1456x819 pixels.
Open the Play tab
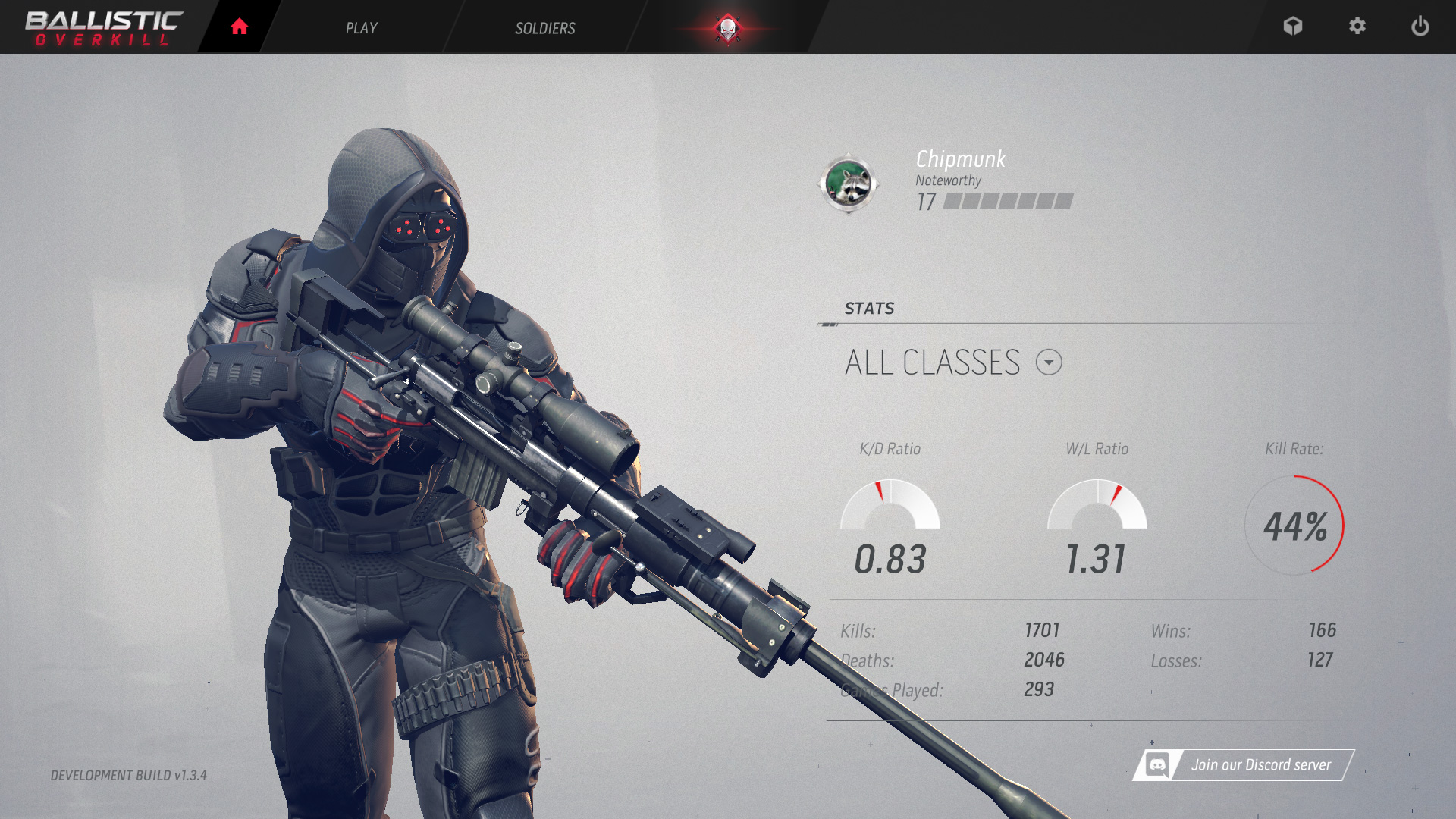tap(361, 28)
